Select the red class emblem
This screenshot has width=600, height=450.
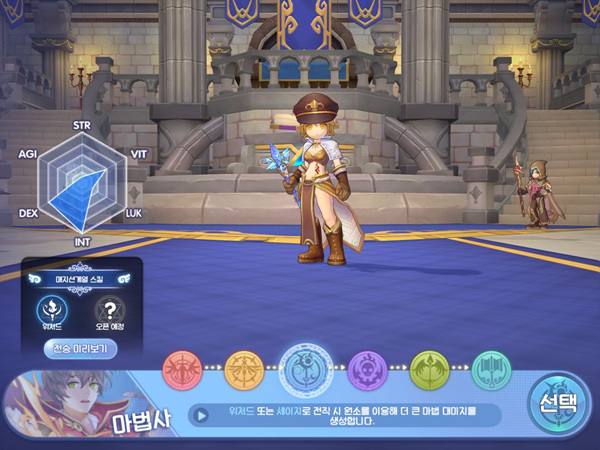182,370
